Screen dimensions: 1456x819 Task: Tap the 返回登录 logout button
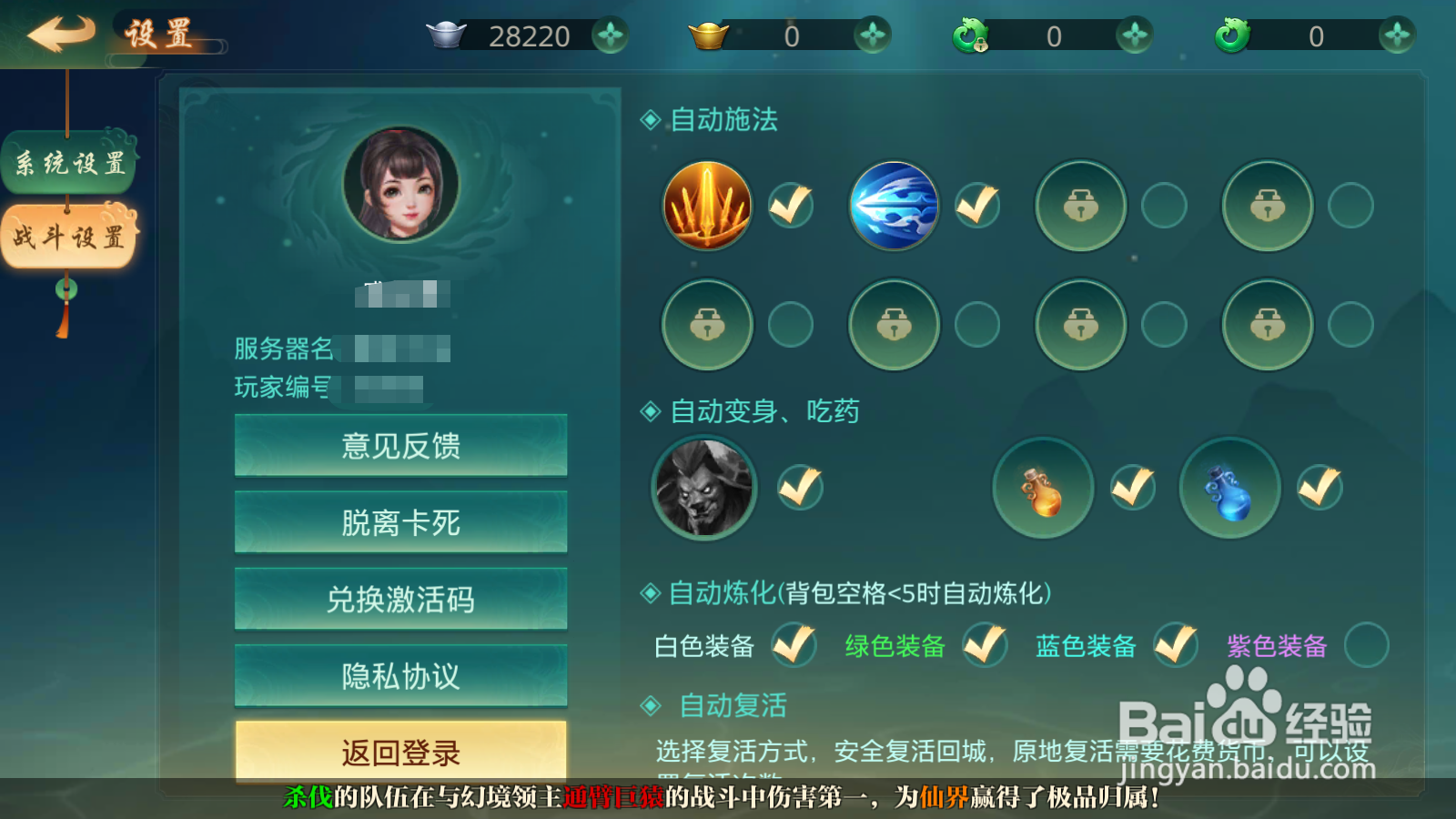[x=403, y=753]
